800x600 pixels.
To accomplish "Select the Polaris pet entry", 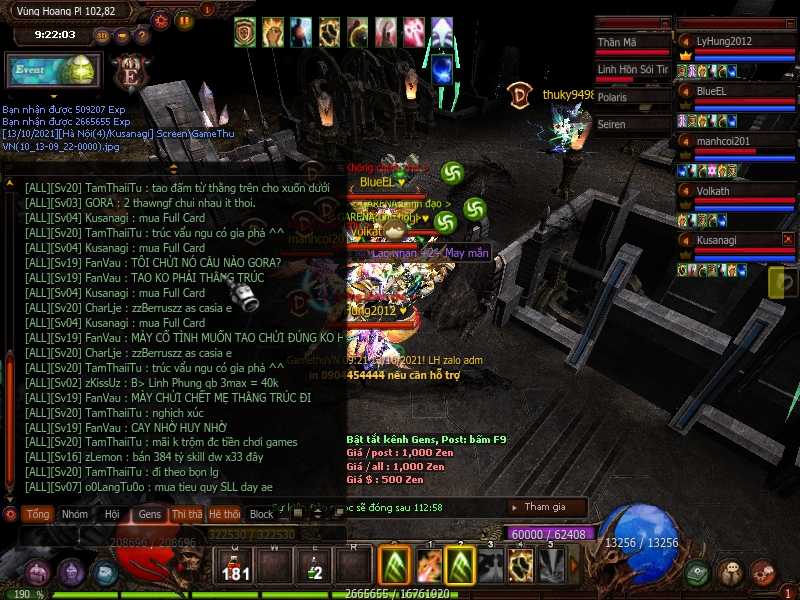I will (631, 98).
